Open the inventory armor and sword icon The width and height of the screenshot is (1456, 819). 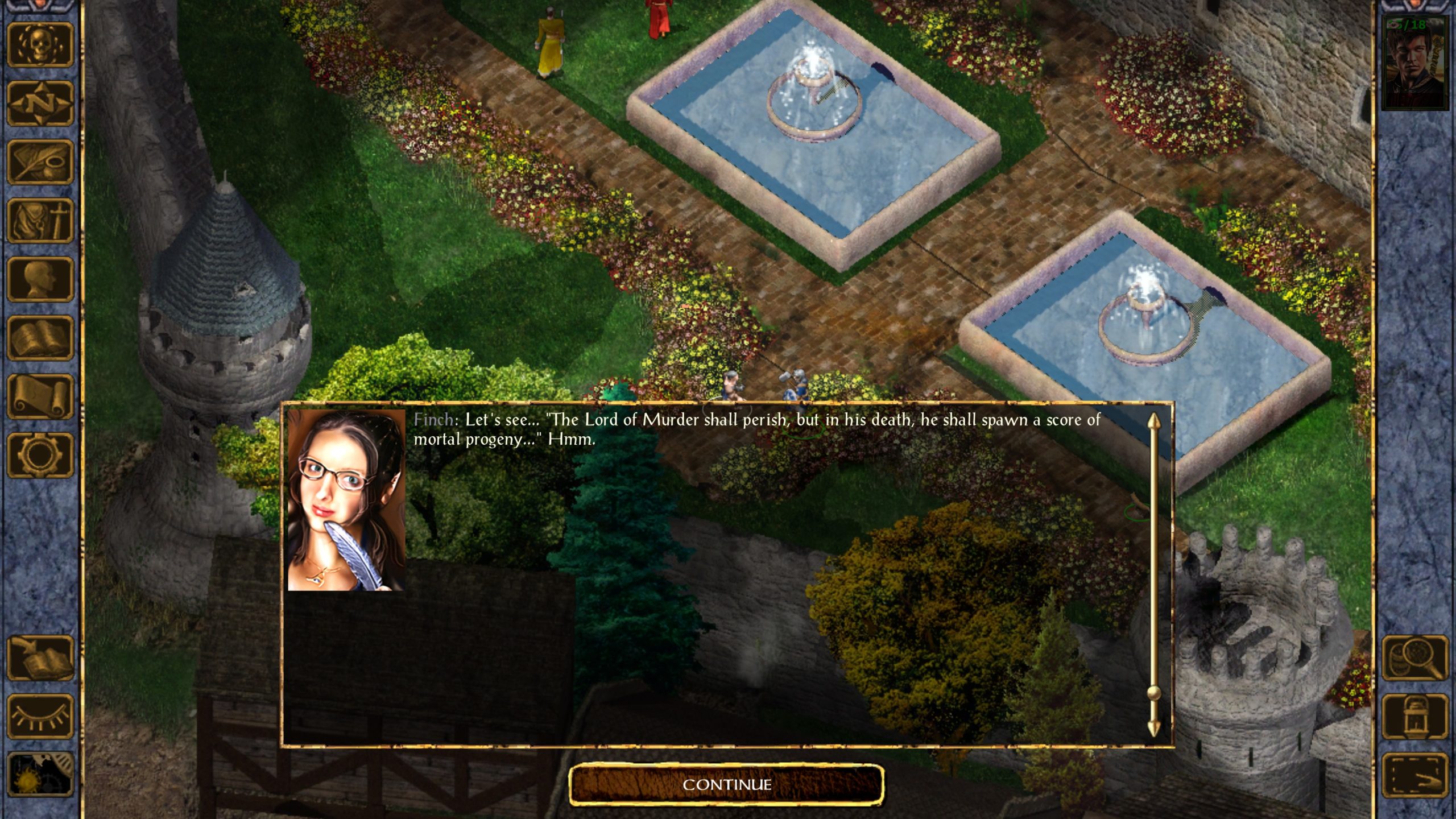click(x=40, y=221)
